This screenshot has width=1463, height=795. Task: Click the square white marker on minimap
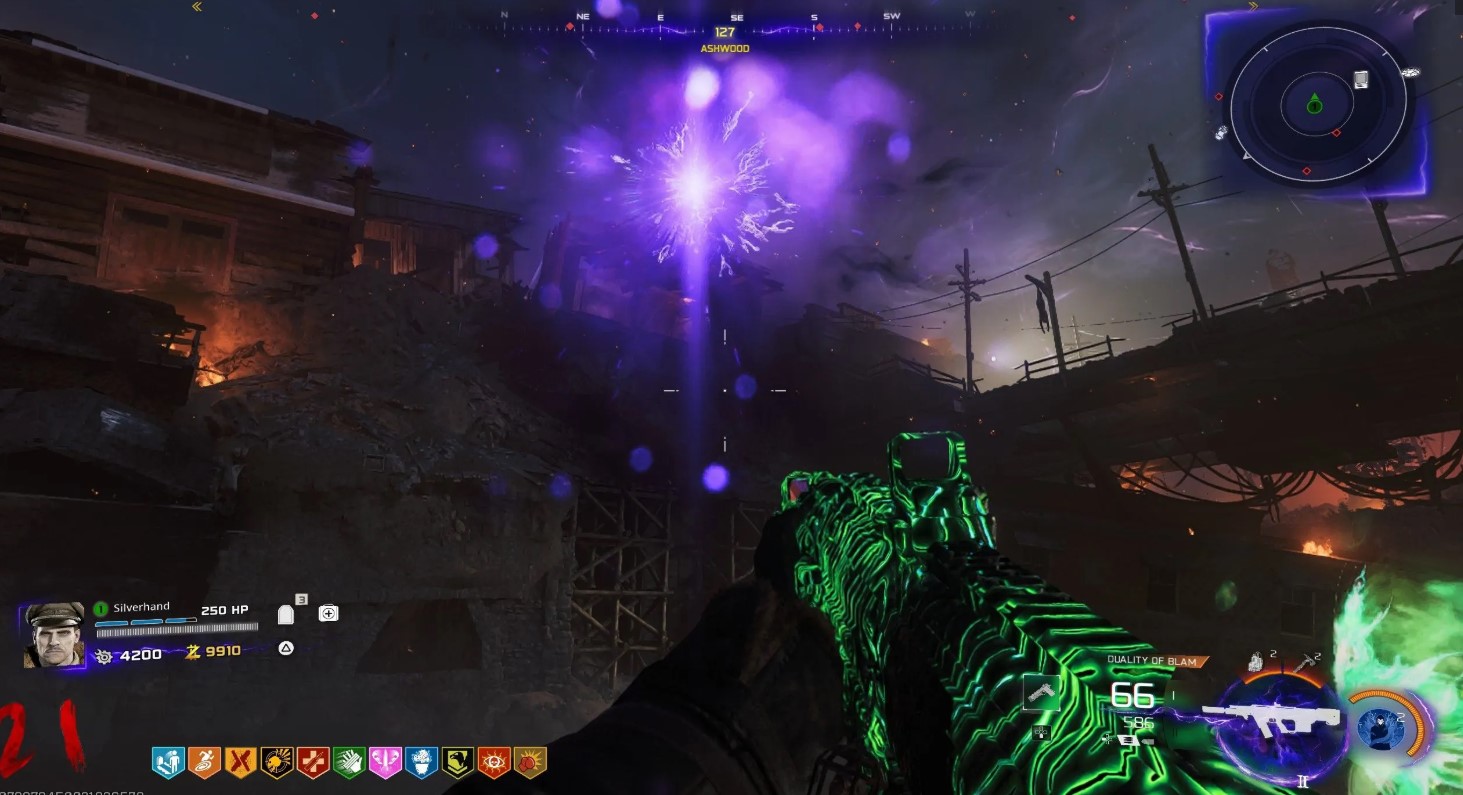click(x=1361, y=80)
